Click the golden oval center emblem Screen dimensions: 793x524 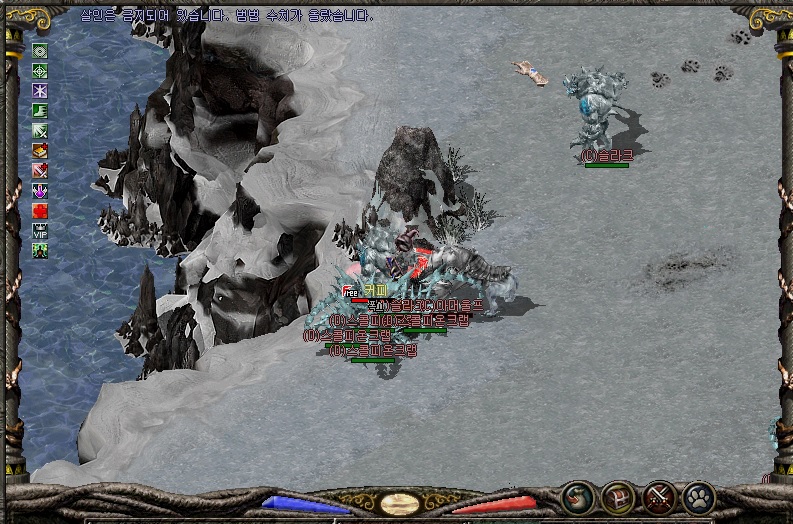pos(400,503)
